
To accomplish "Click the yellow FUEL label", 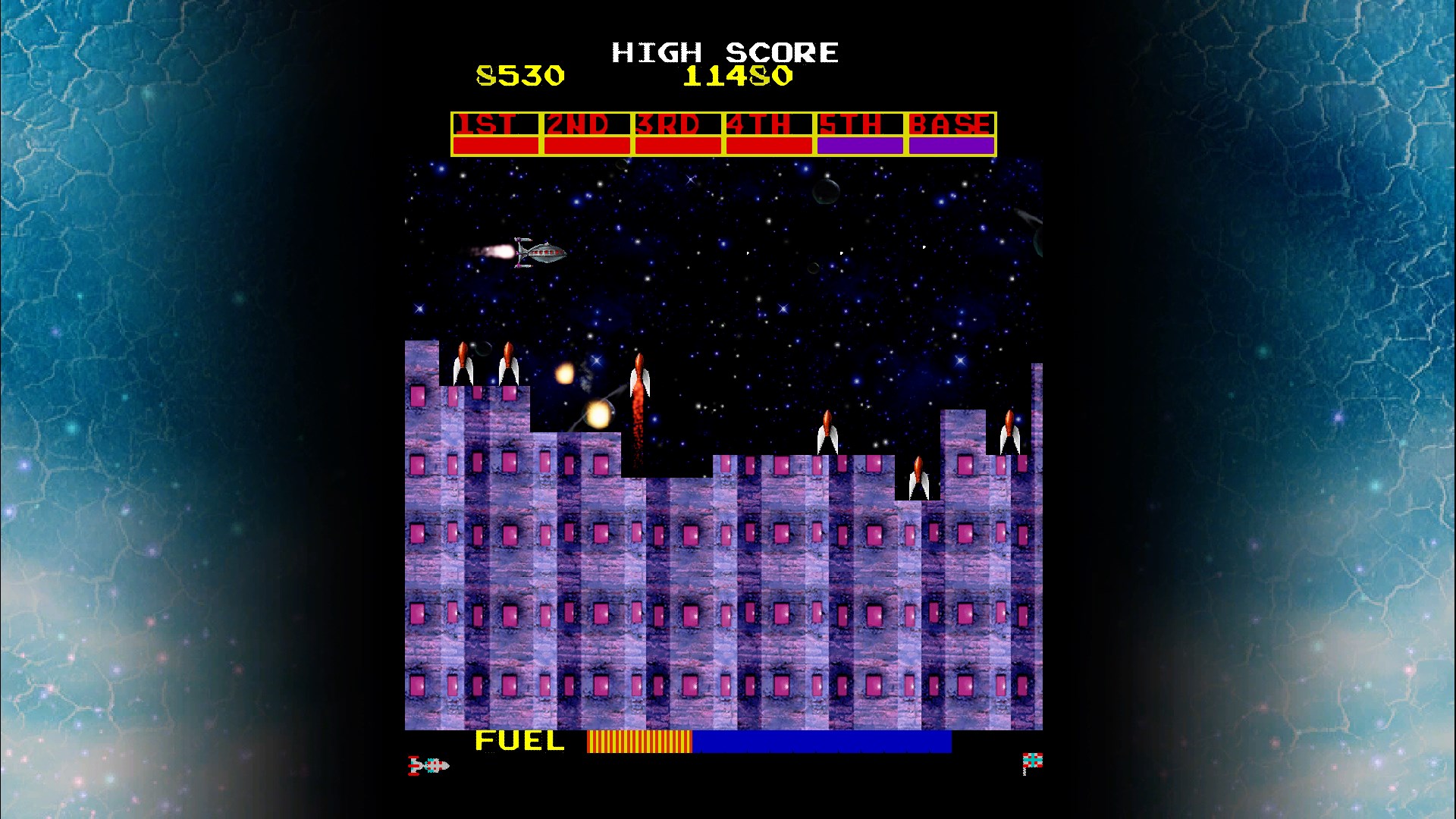I will pos(518,740).
